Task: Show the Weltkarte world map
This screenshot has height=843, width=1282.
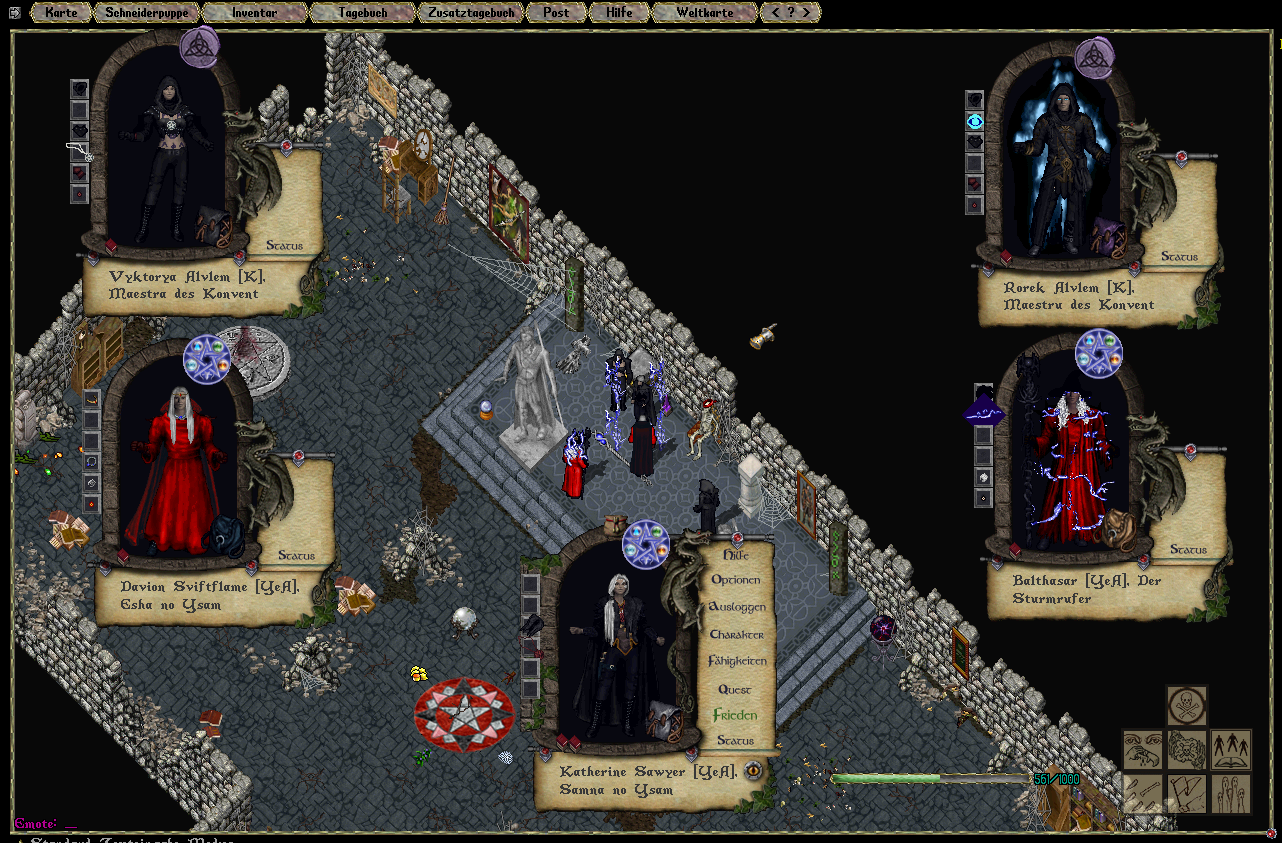Action: coord(704,13)
